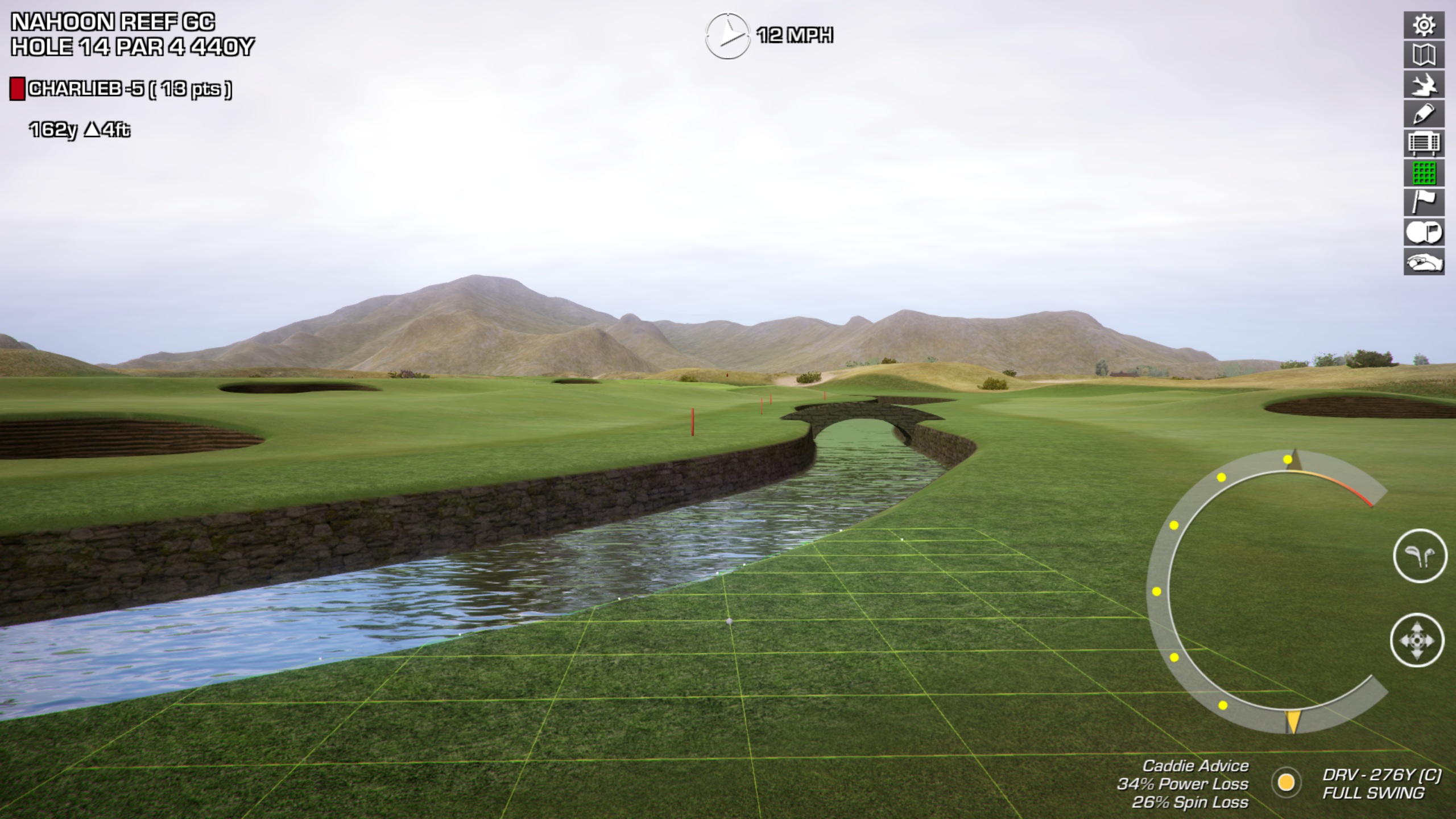Open the club selection button

tap(1420, 556)
